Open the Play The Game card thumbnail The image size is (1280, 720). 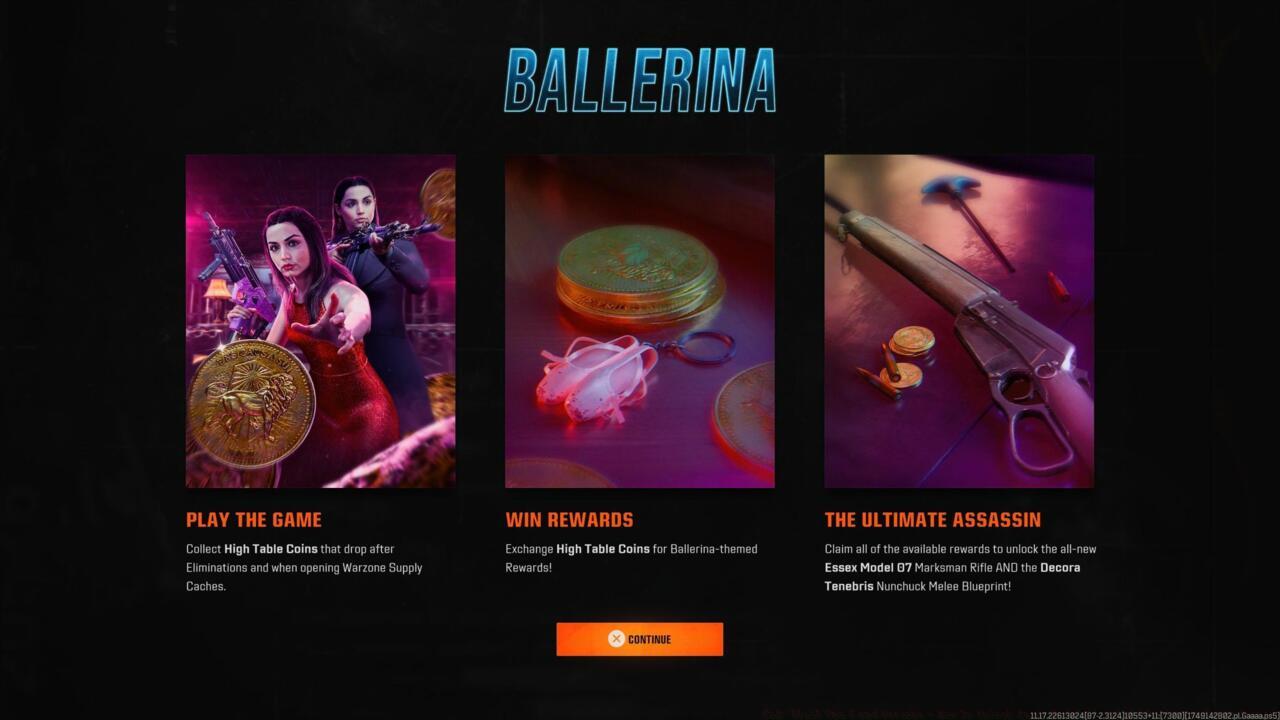coord(320,320)
